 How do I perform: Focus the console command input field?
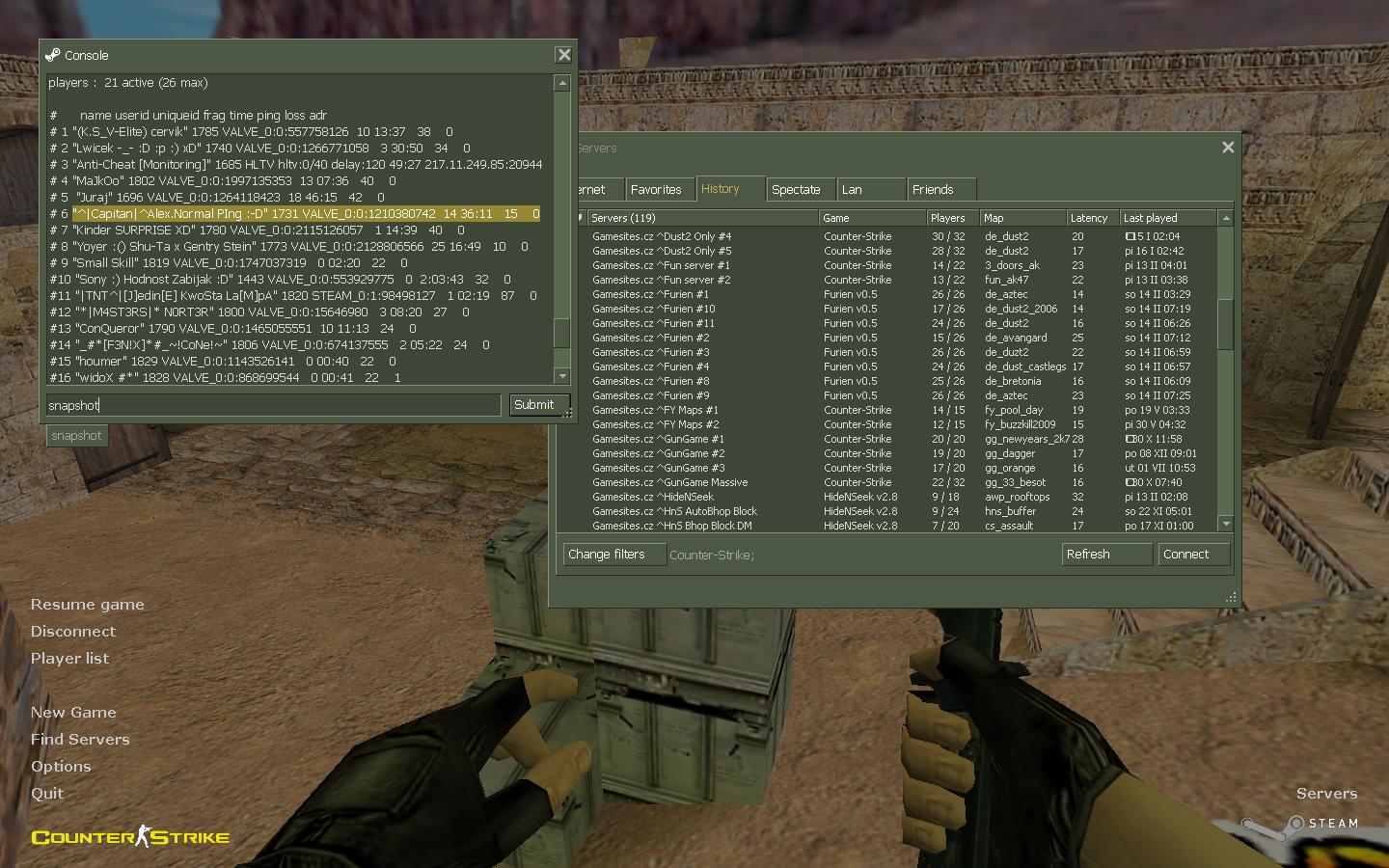coord(273,405)
